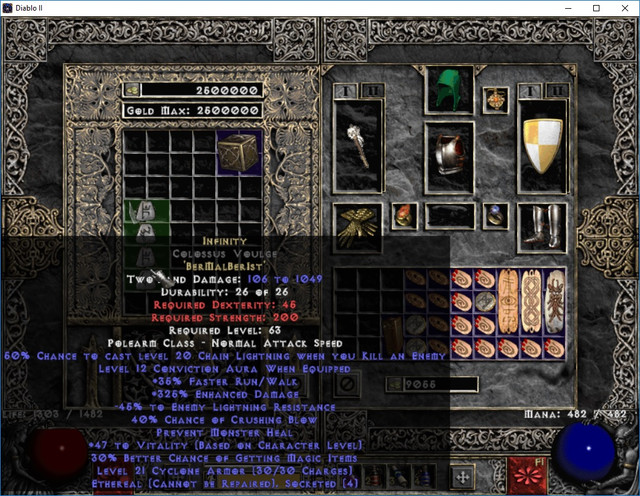Click the stash gold withdraw button

131,90
